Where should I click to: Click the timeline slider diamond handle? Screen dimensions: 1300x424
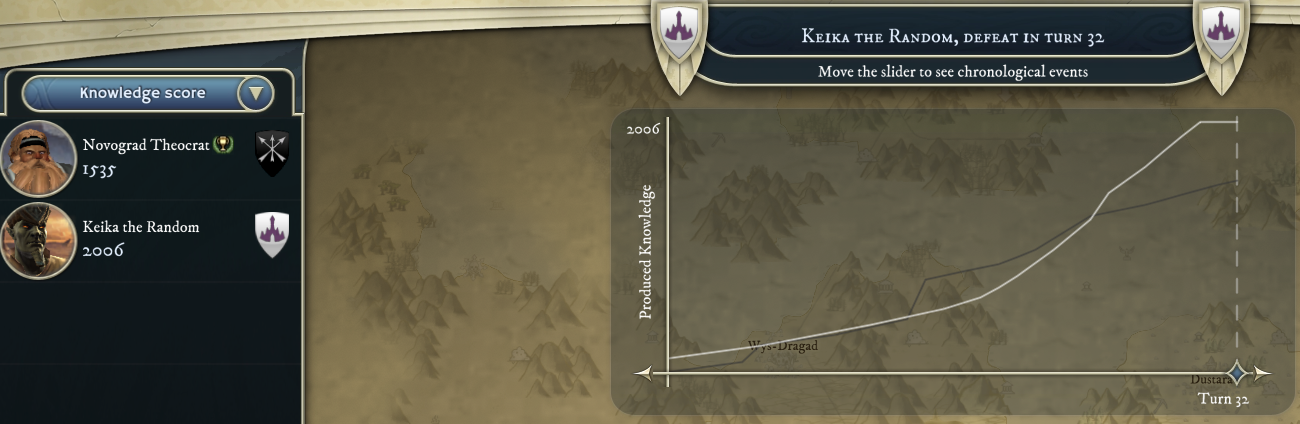[x=1237, y=373]
